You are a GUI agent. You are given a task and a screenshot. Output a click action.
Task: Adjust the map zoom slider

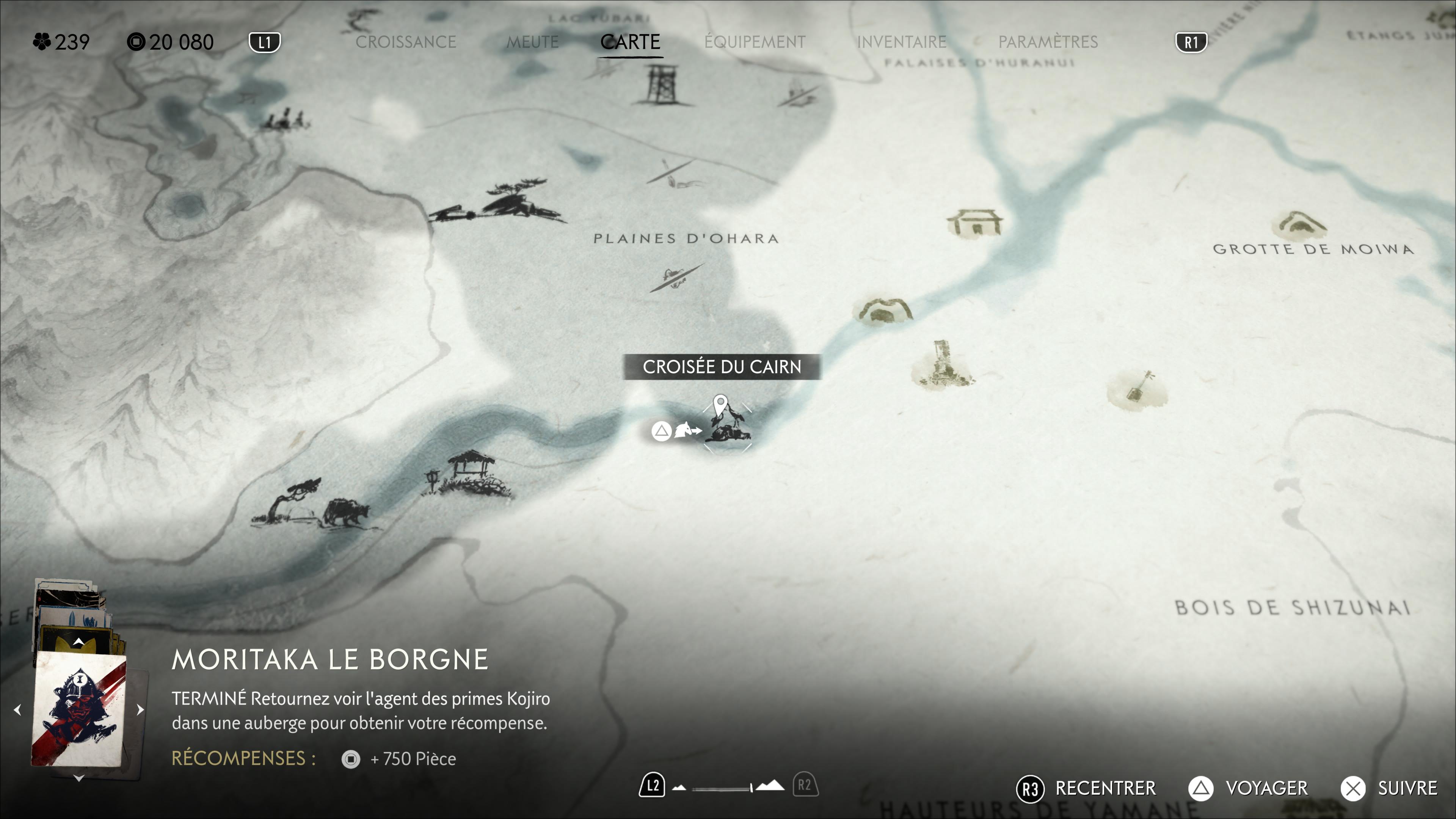pos(729,788)
